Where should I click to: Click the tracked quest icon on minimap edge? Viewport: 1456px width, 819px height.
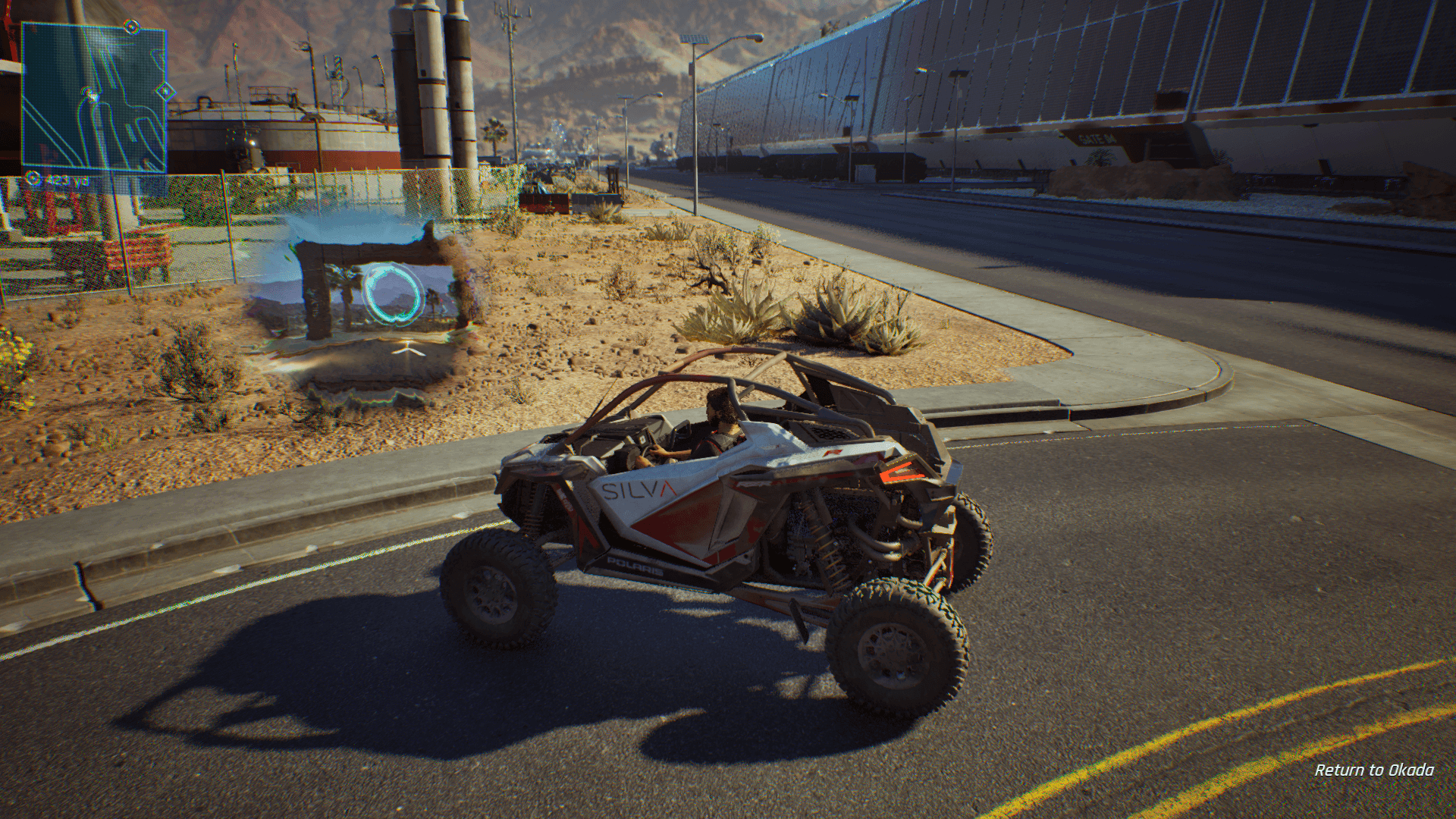click(x=131, y=26)
